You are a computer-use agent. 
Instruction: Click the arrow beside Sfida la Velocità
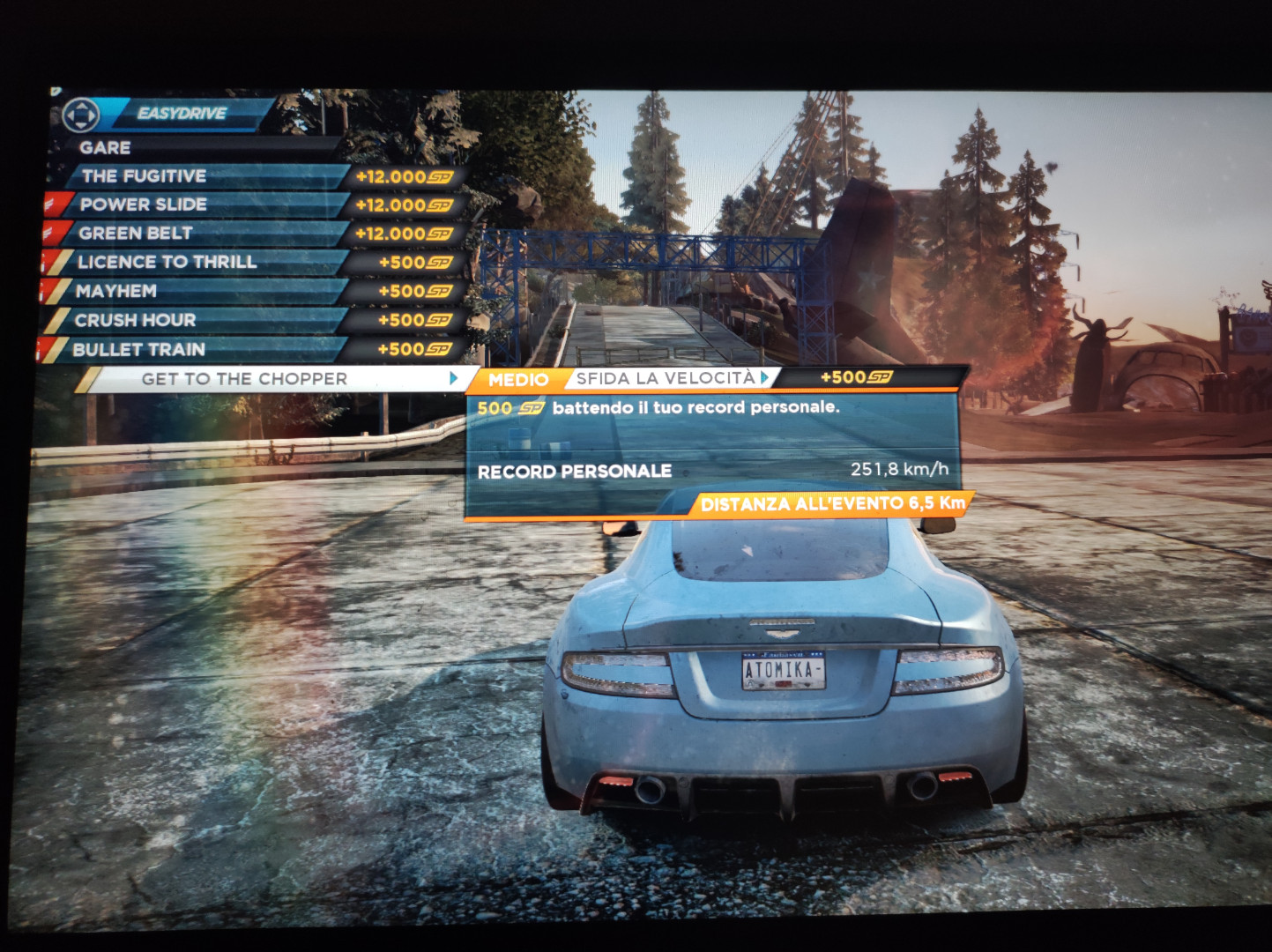click(765, 377)
